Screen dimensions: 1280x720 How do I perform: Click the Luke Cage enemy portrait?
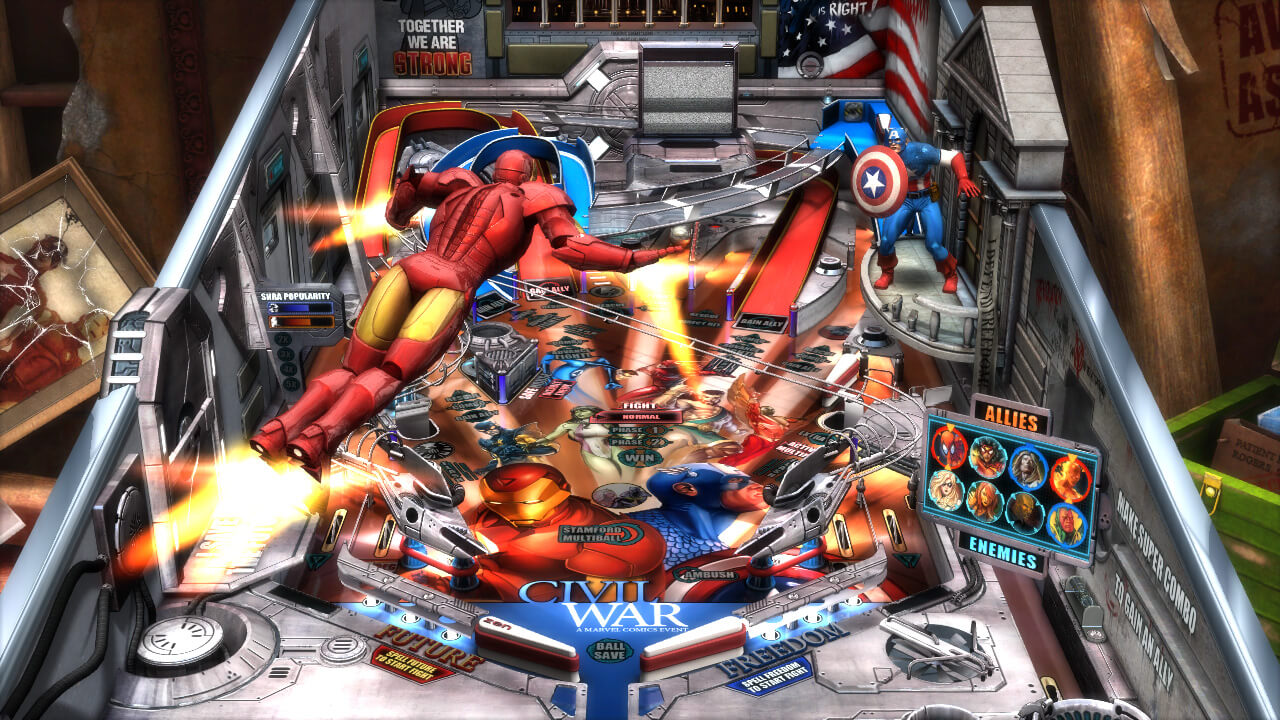click(x=1023, y=513)
